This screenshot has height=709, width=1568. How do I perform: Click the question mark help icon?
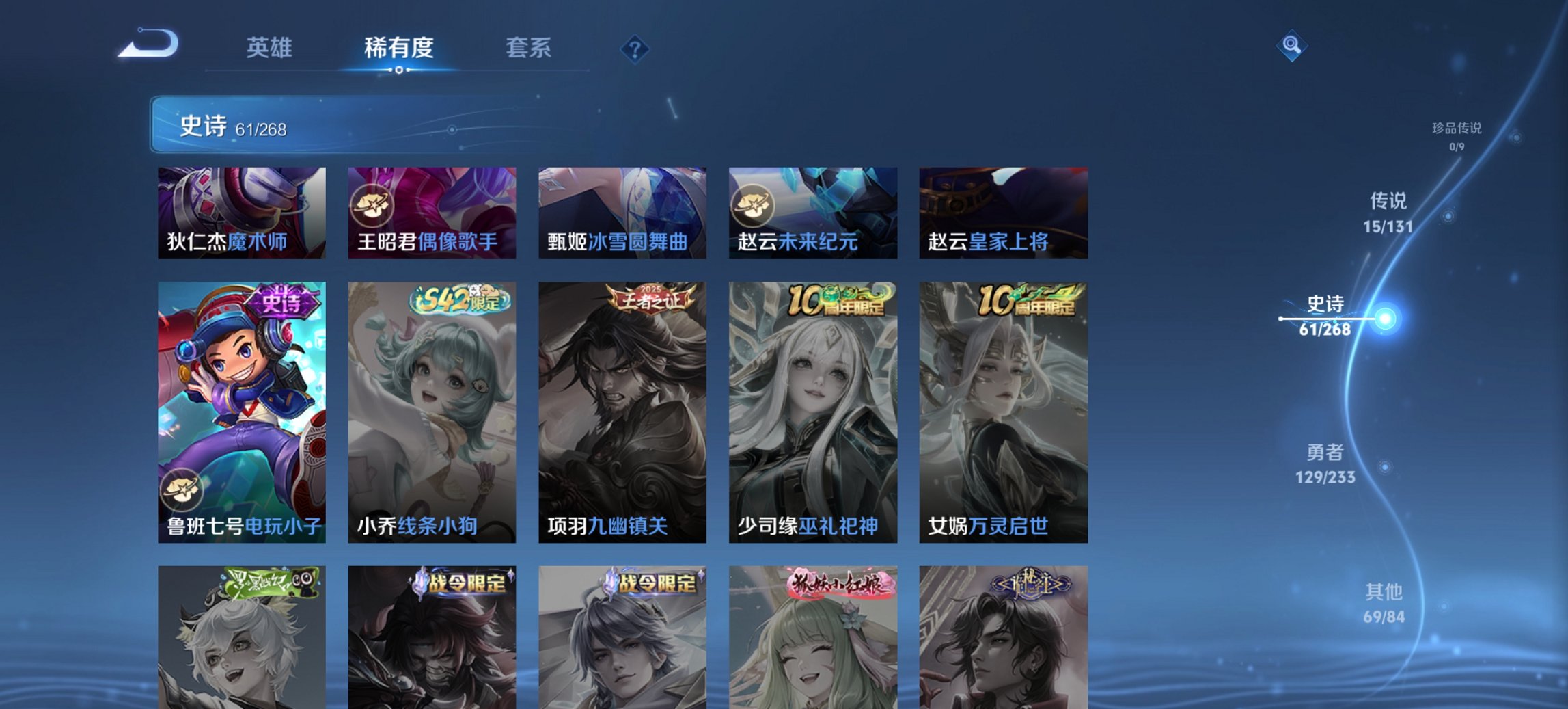pos(635,49)
